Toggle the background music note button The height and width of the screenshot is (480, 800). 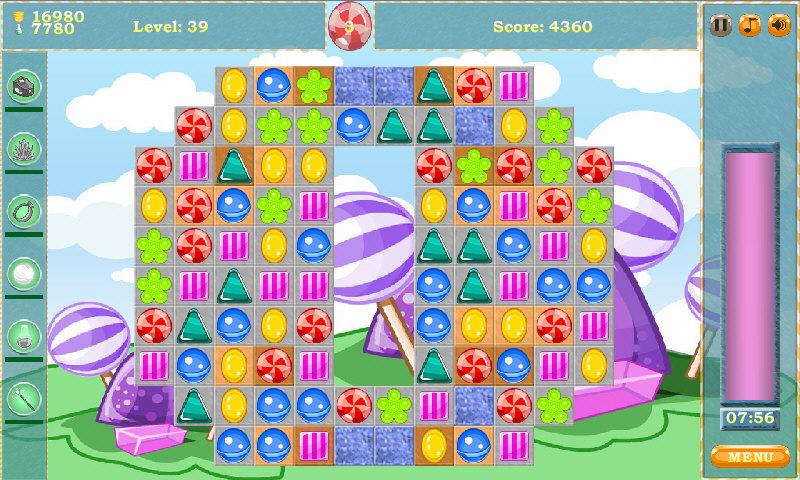[749, 25]
